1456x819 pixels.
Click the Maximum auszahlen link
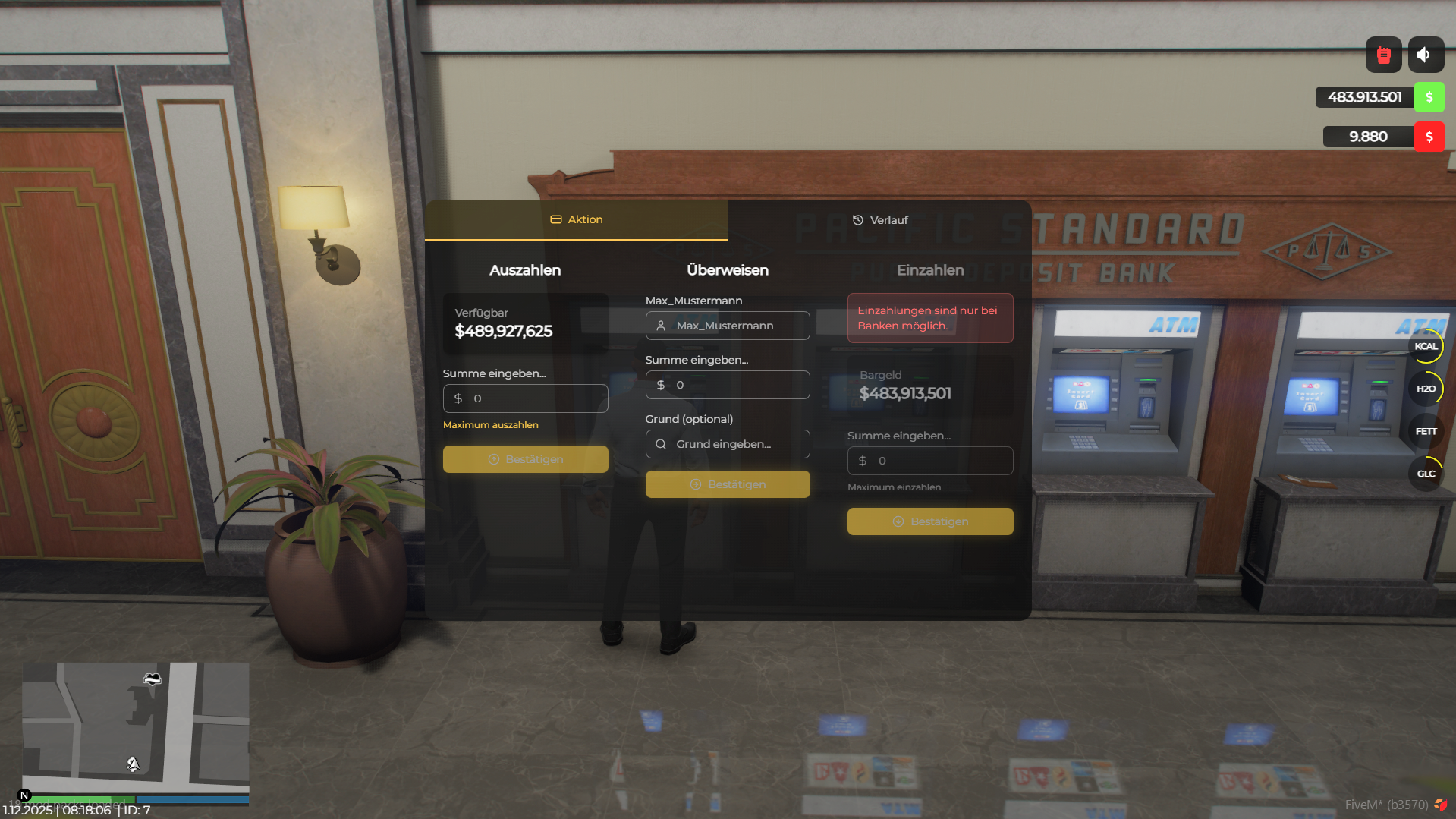[x=490, y=424]
